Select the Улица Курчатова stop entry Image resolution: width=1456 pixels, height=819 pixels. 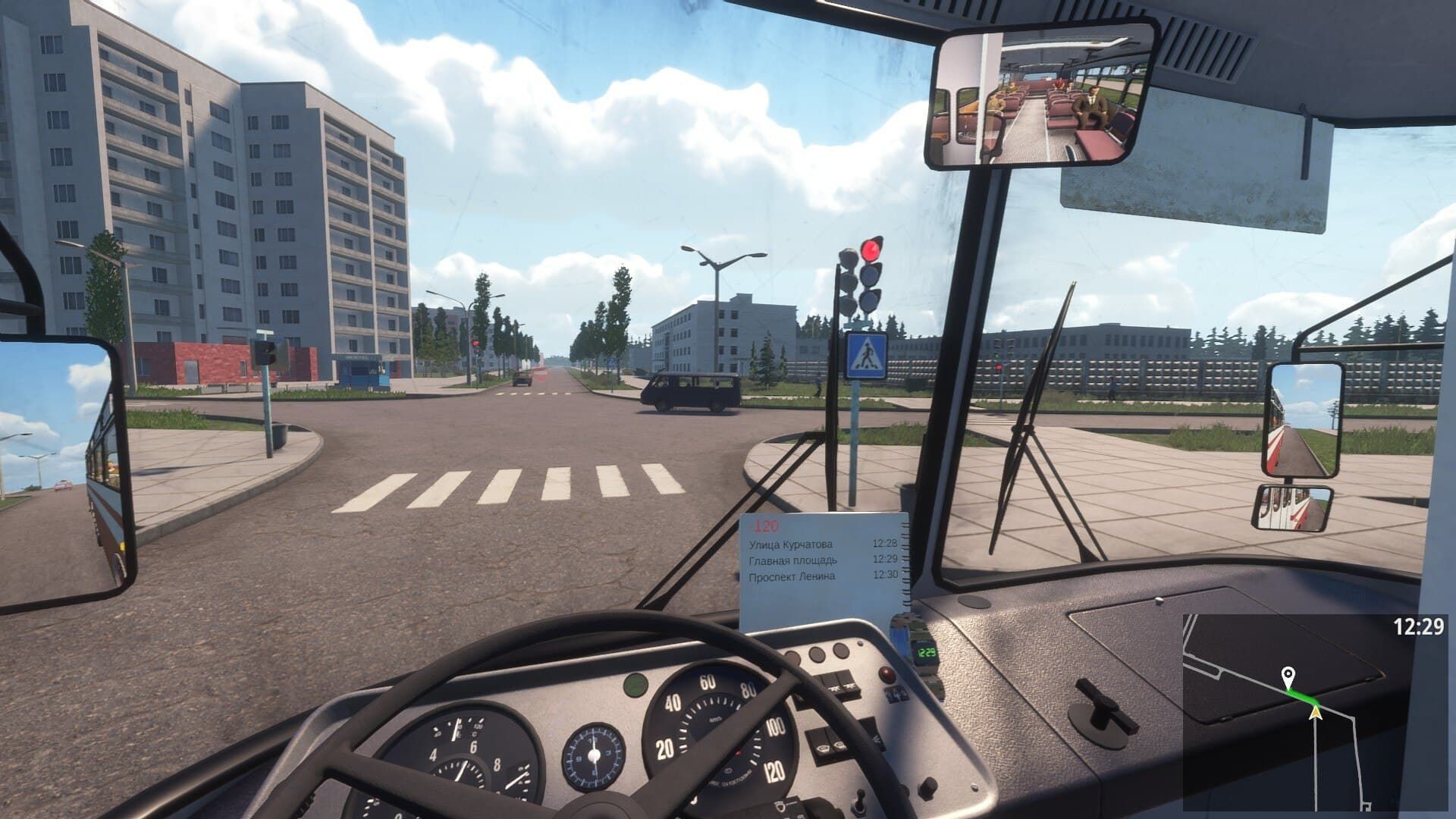click(x=791, y=544)
